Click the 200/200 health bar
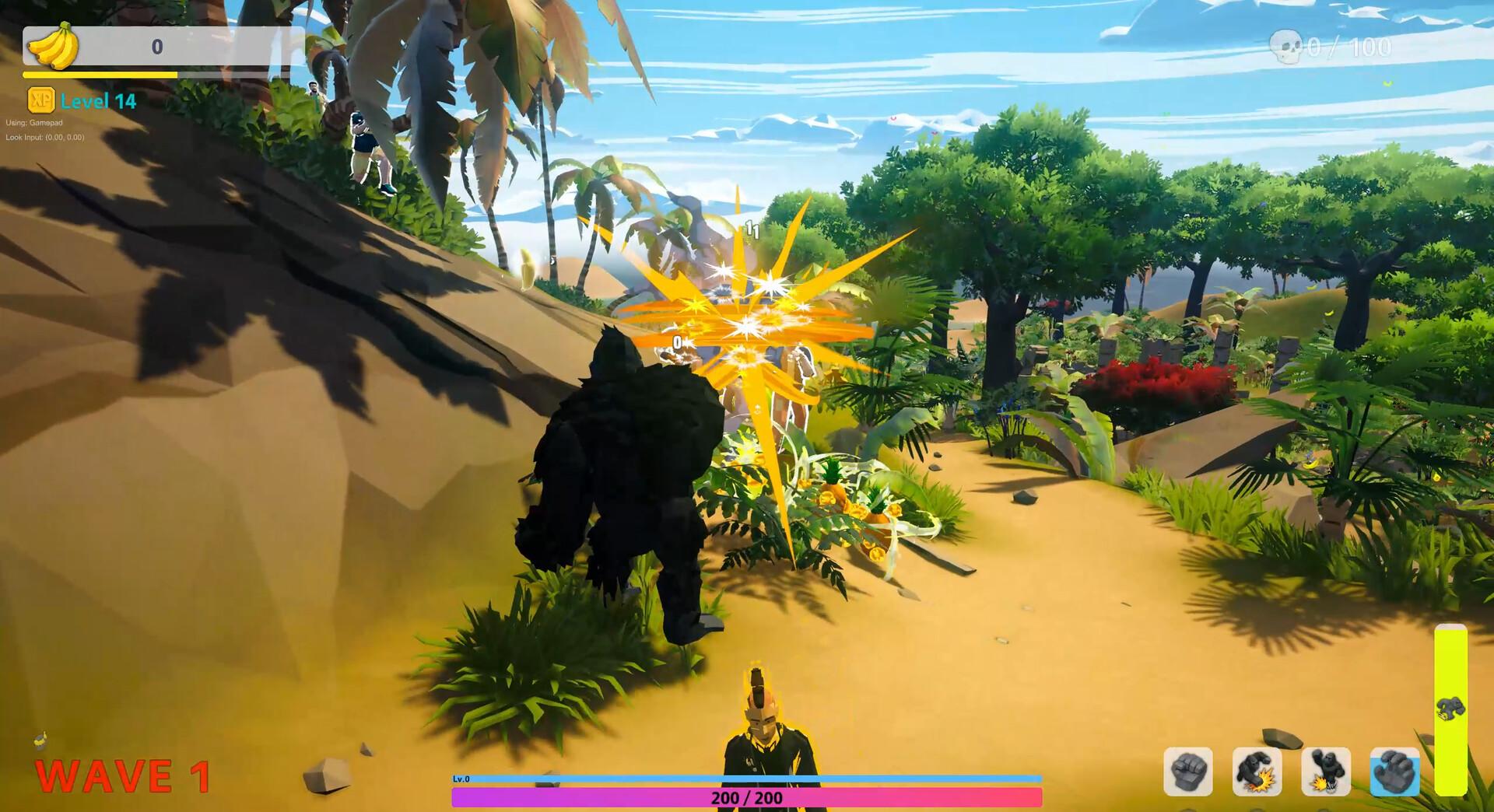Screen dimensions: 1494x812 click(747, 796)
